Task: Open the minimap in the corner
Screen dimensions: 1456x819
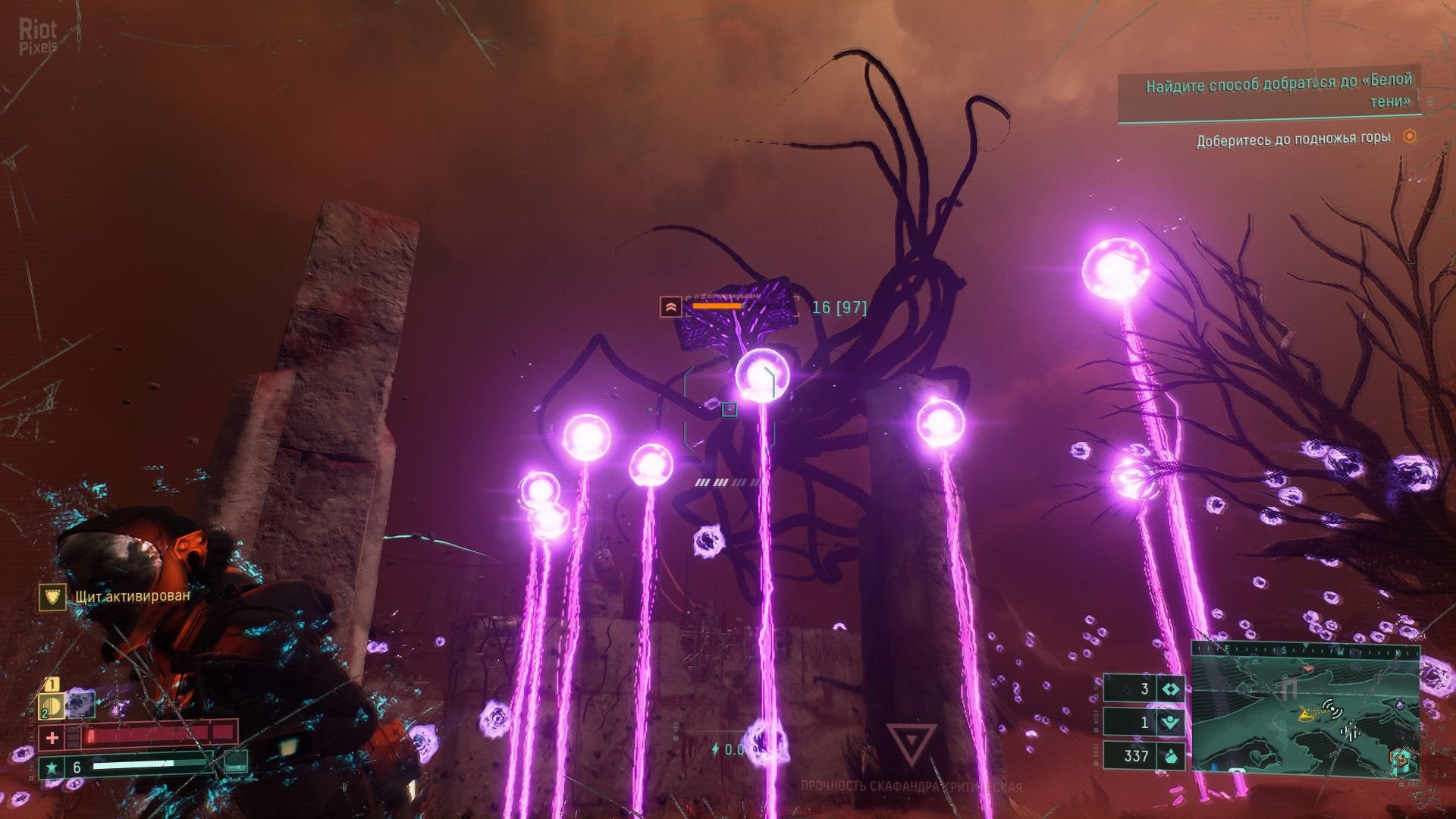Action: pos(1304,705)
